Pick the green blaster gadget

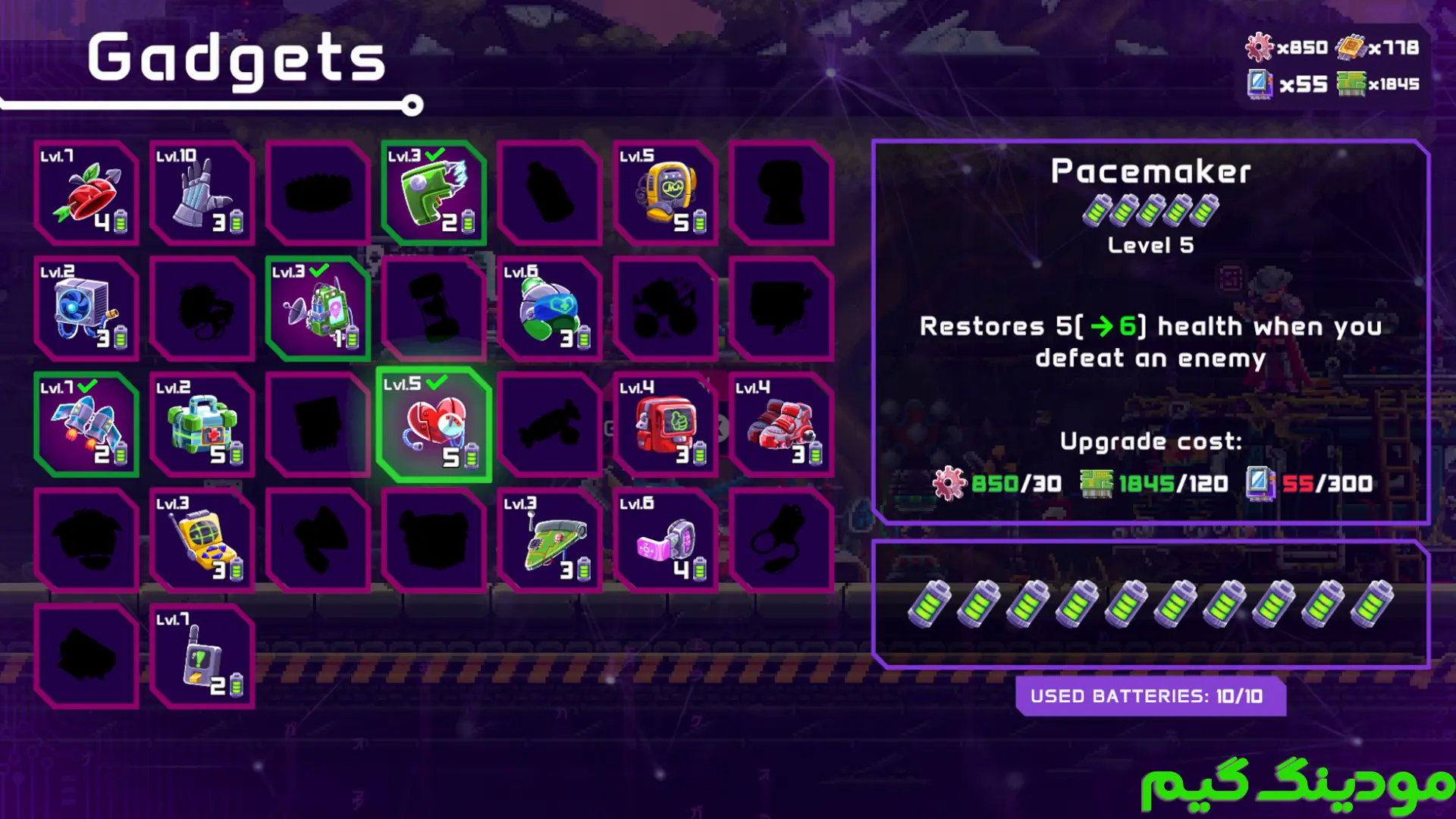tap(434, 193)
